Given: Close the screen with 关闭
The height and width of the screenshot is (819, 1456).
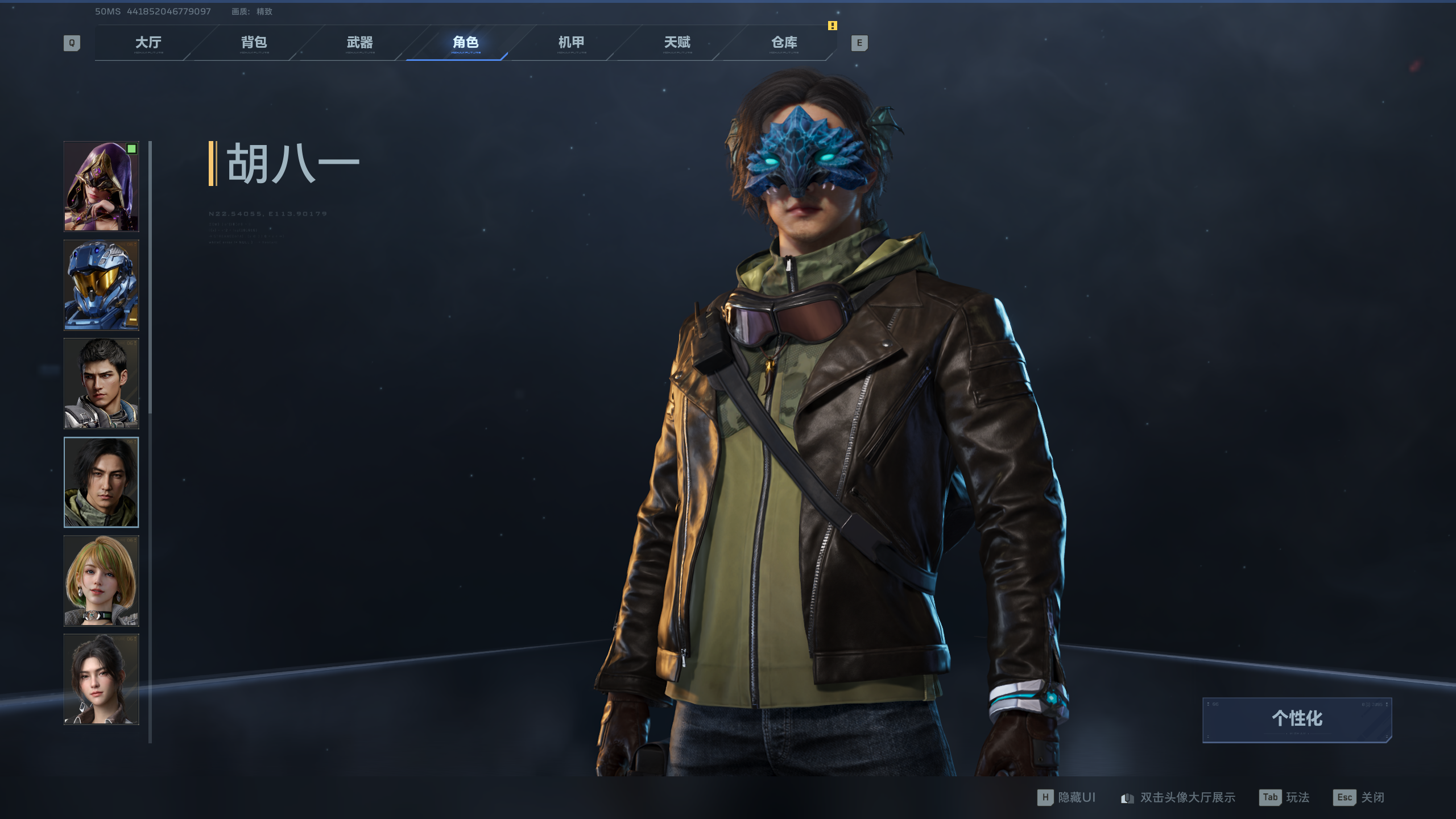Looking at the screenshot, I should tap(1359, 797).
